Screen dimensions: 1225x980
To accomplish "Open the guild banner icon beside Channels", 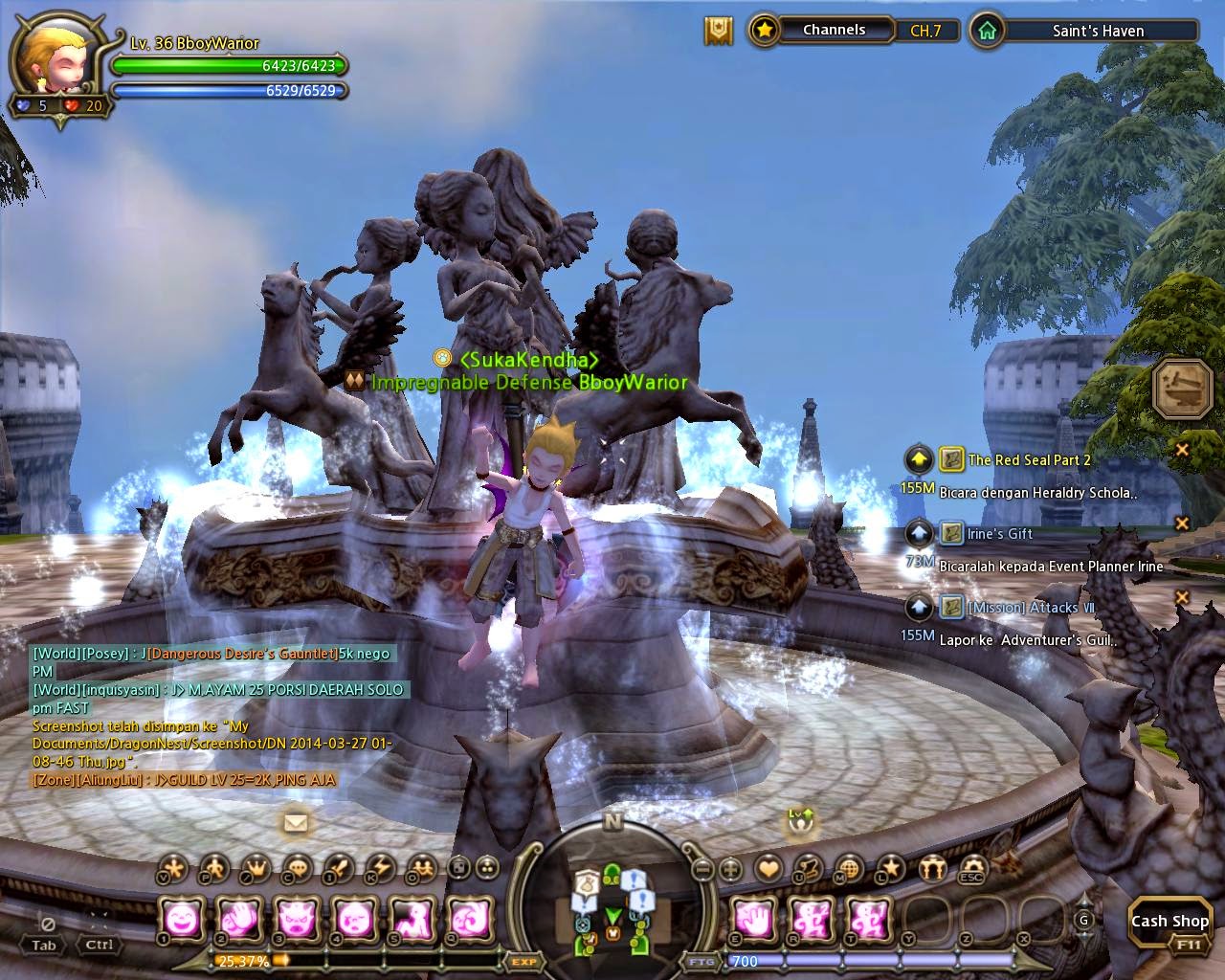I will point(718,31).
